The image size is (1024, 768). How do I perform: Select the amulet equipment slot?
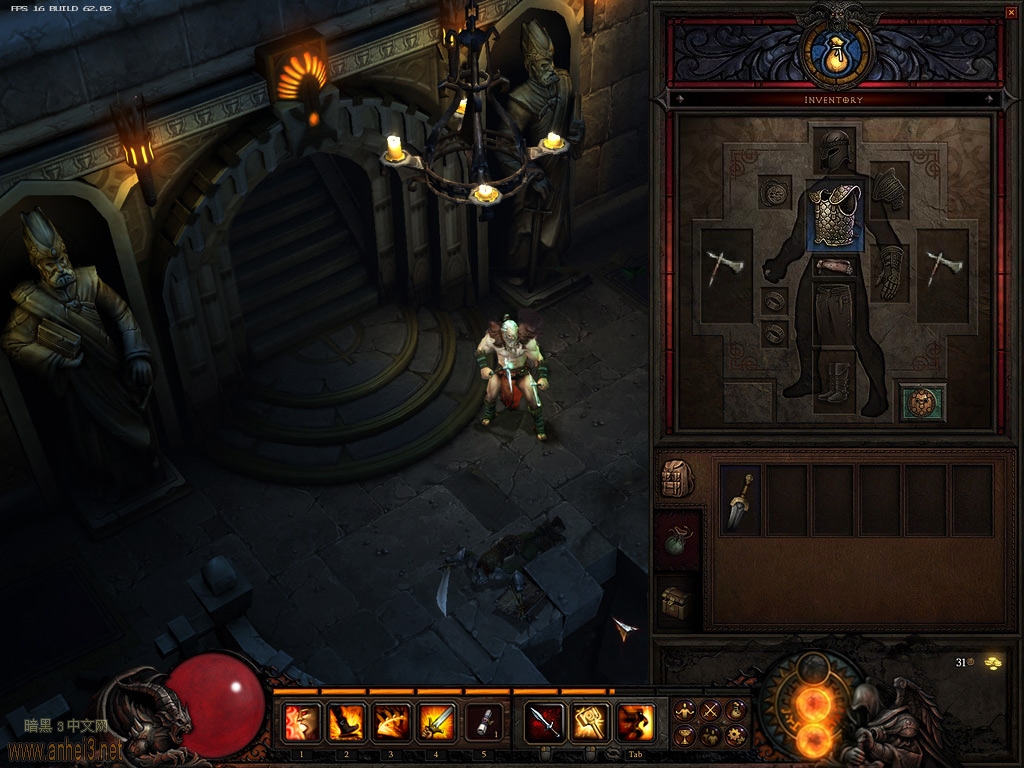775,191
